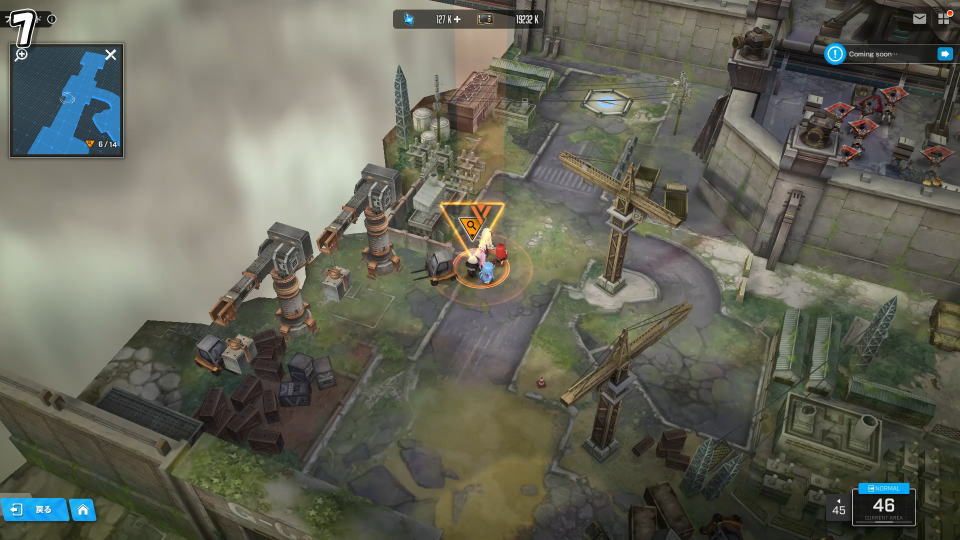Open the mail inbox

click(x=919, y=19)
